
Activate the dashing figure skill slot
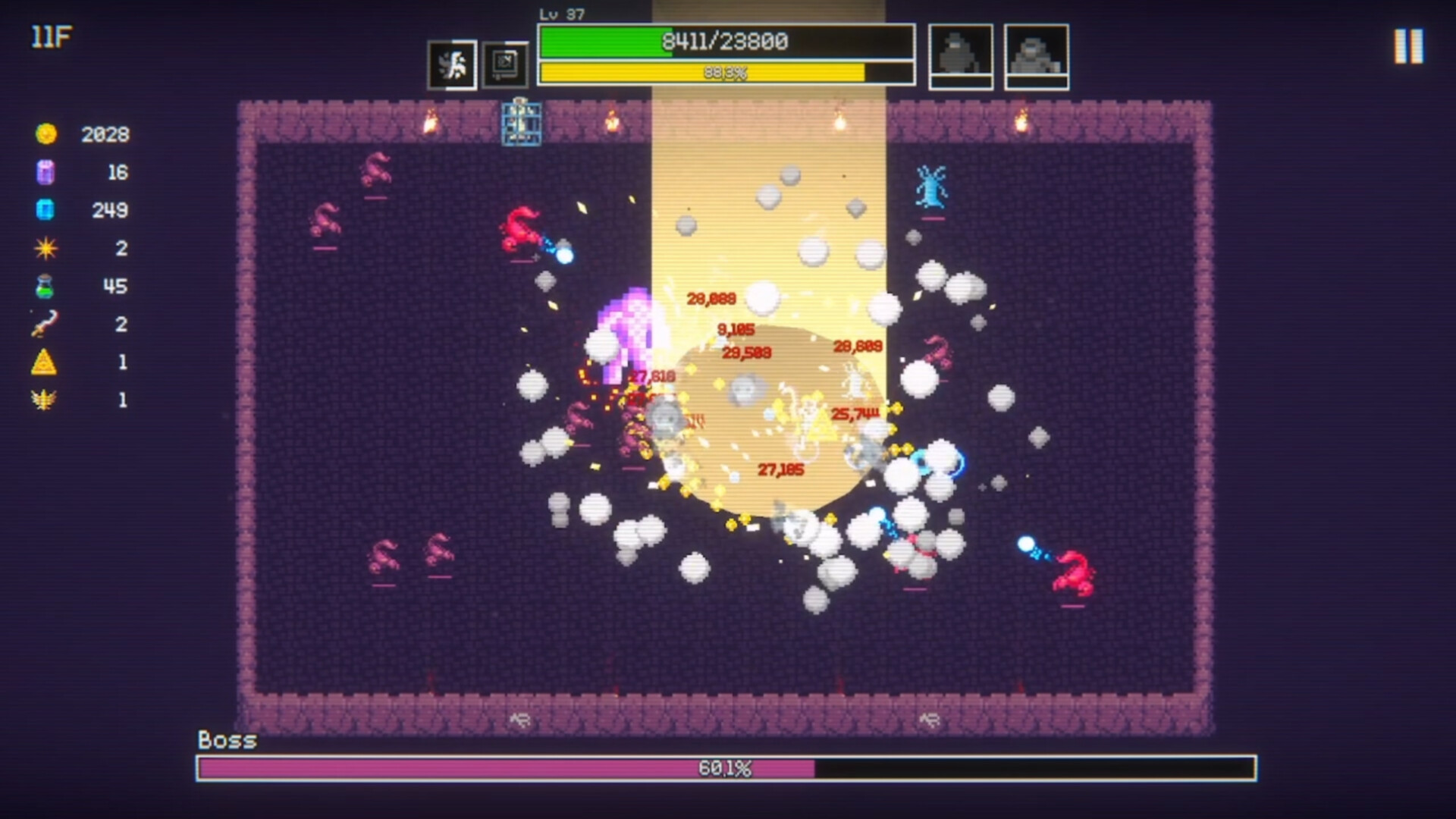coord(453,65)
